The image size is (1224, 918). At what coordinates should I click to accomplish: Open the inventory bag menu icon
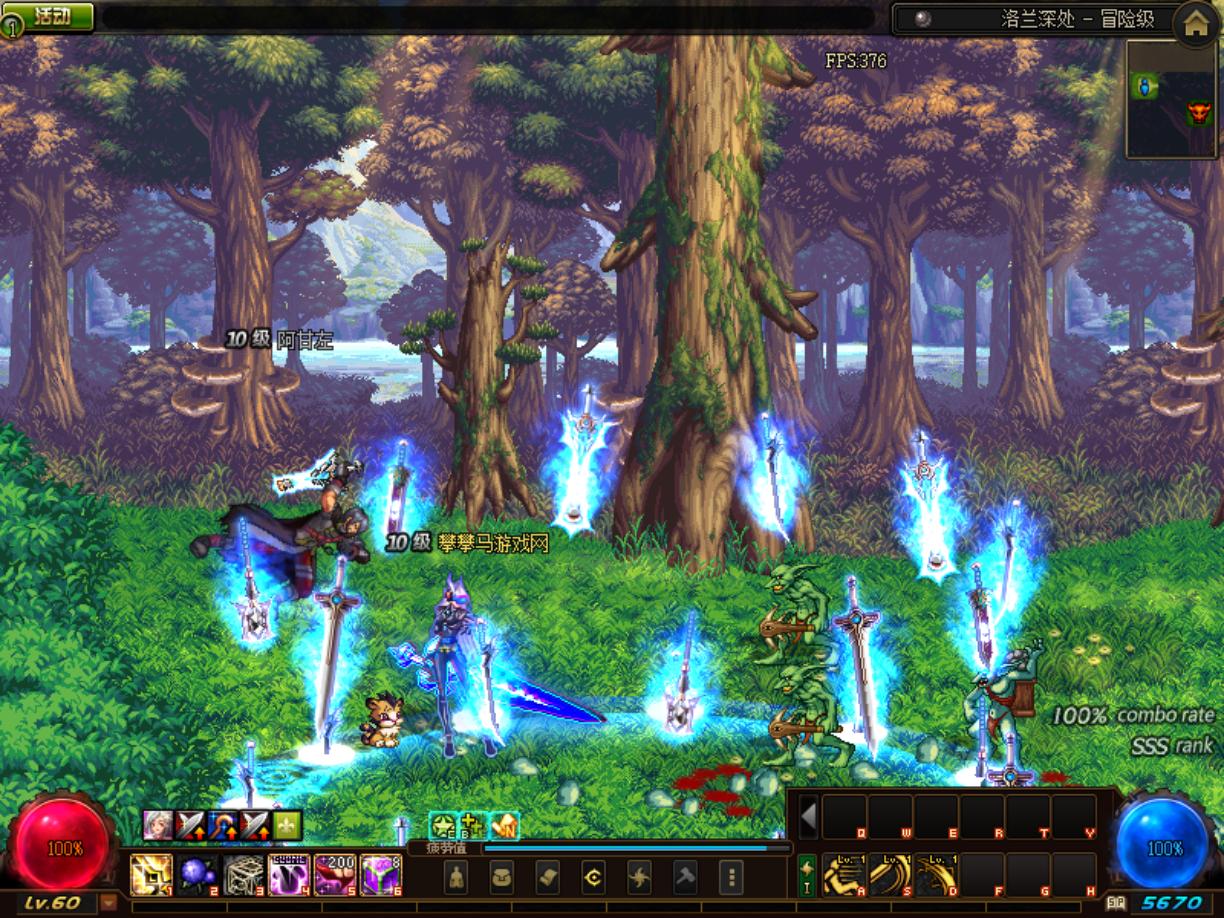pos(502,878)
